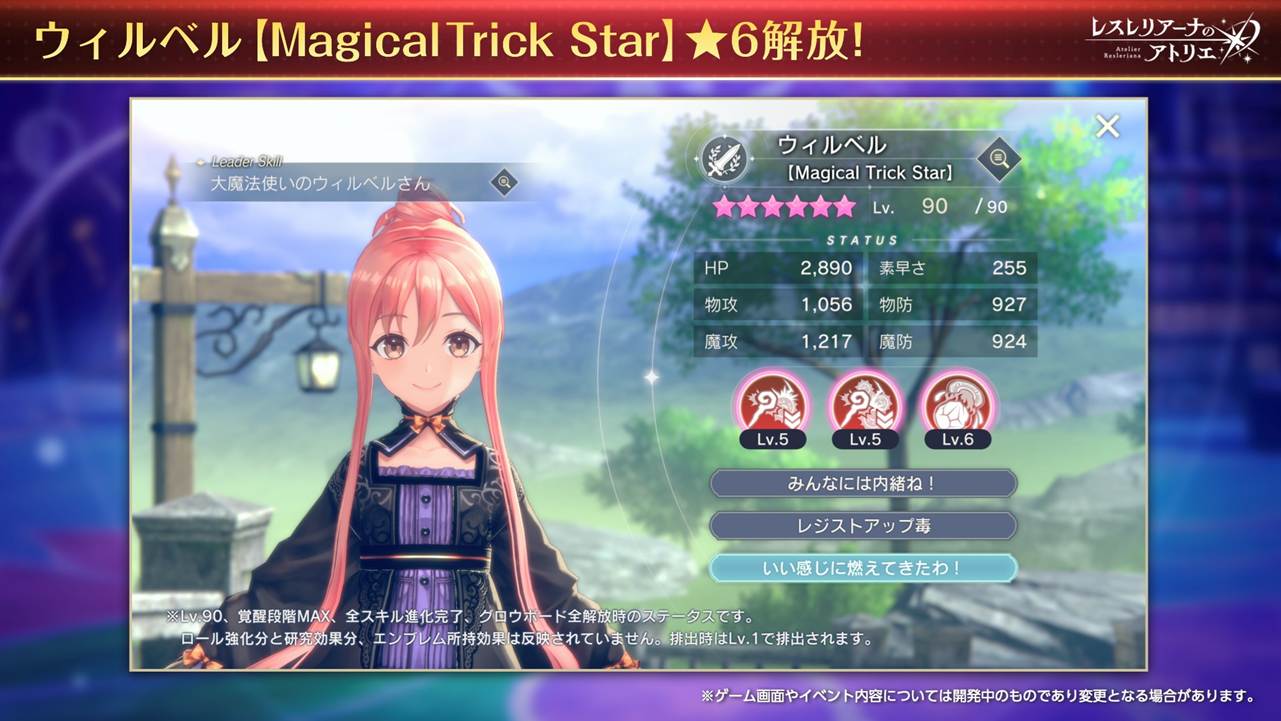Open the みんなには内緒ね！ ability
Screen dimensions: 1281x721
click(x=863, y=483)
